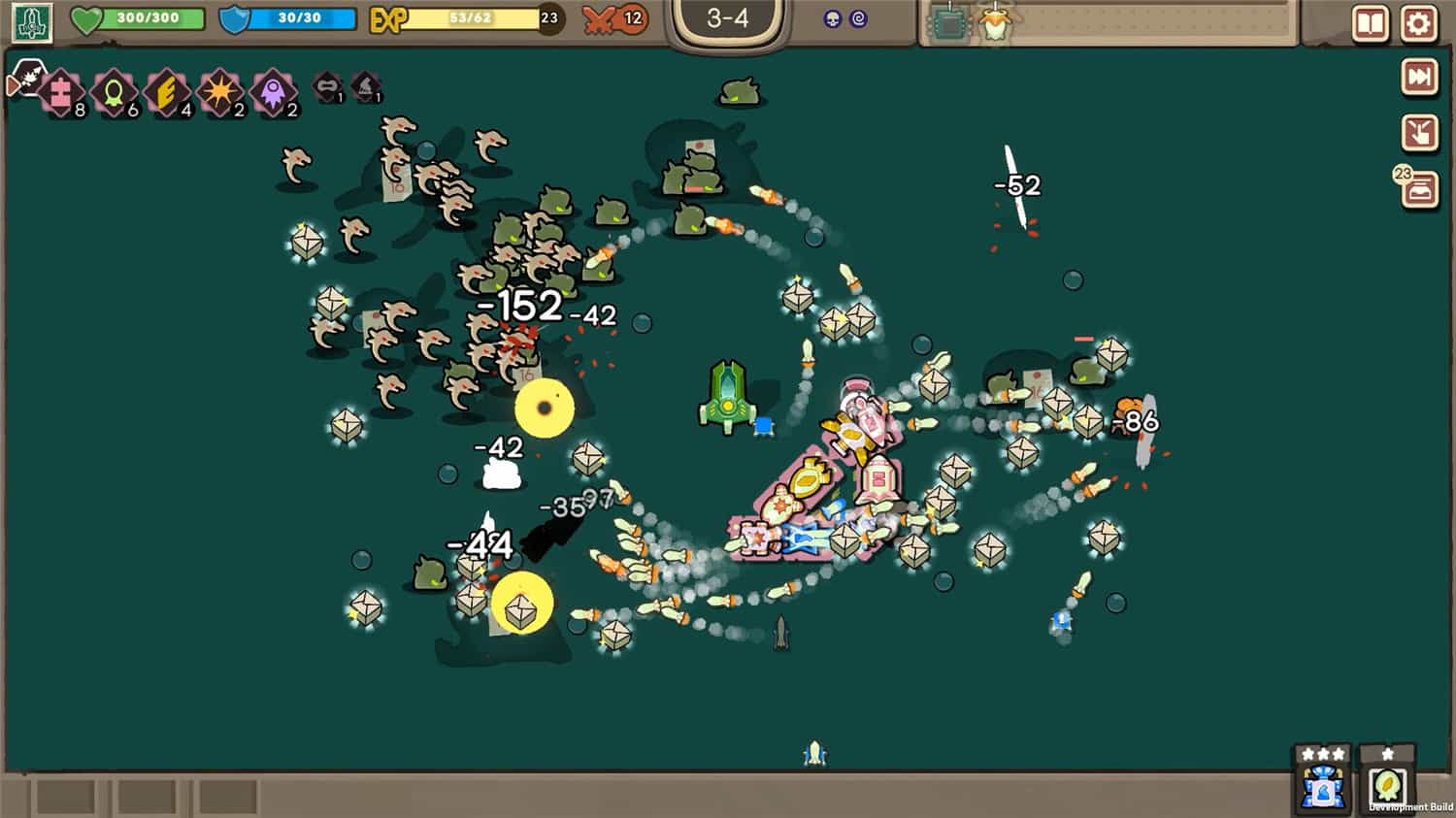Click the orange bell item in the tray
This screenshot has height=818, width=1456.
click(x=993, y=23)
